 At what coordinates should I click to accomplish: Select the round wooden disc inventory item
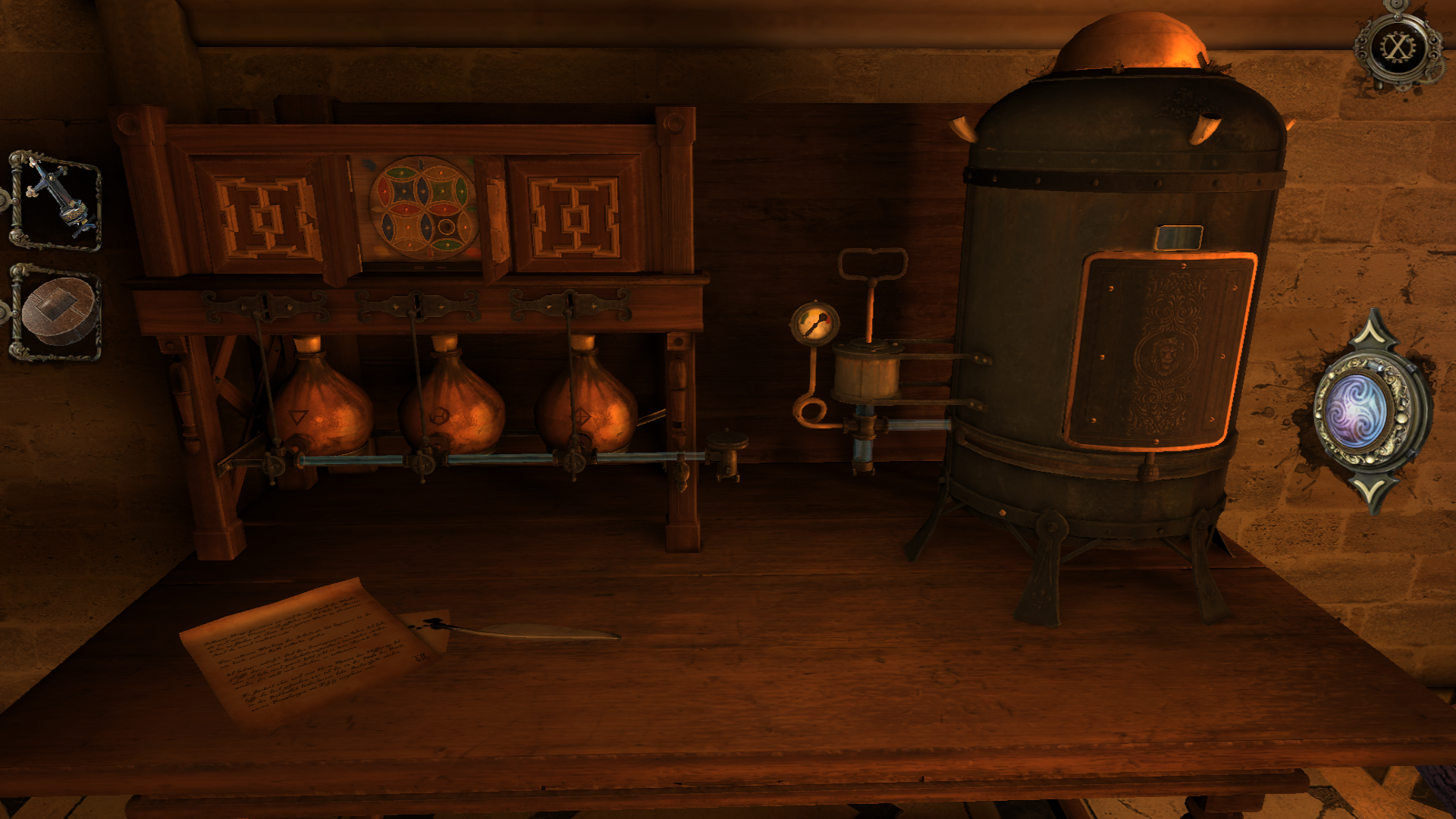coord(58,312)
